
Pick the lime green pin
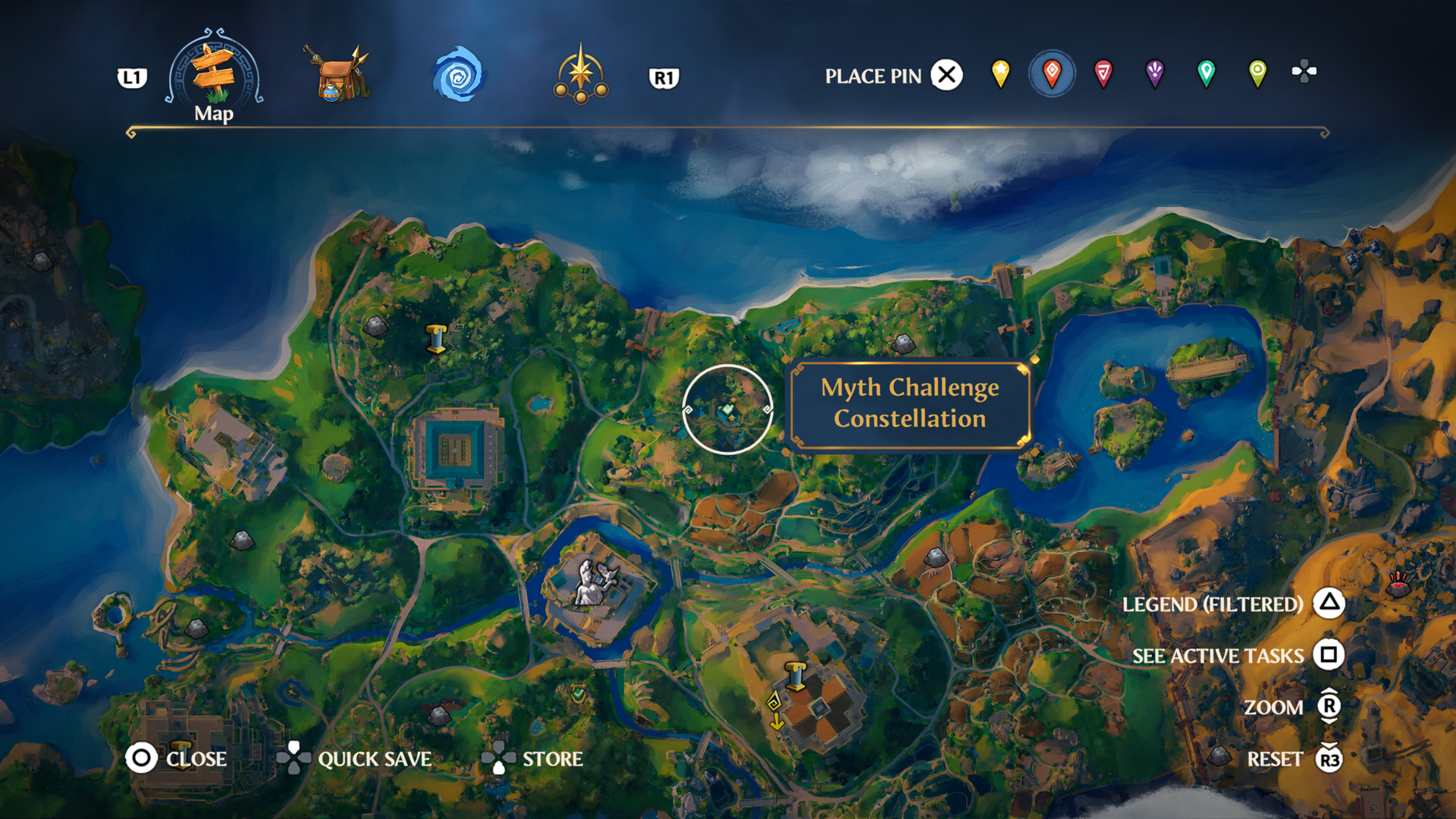[1257, 74]
